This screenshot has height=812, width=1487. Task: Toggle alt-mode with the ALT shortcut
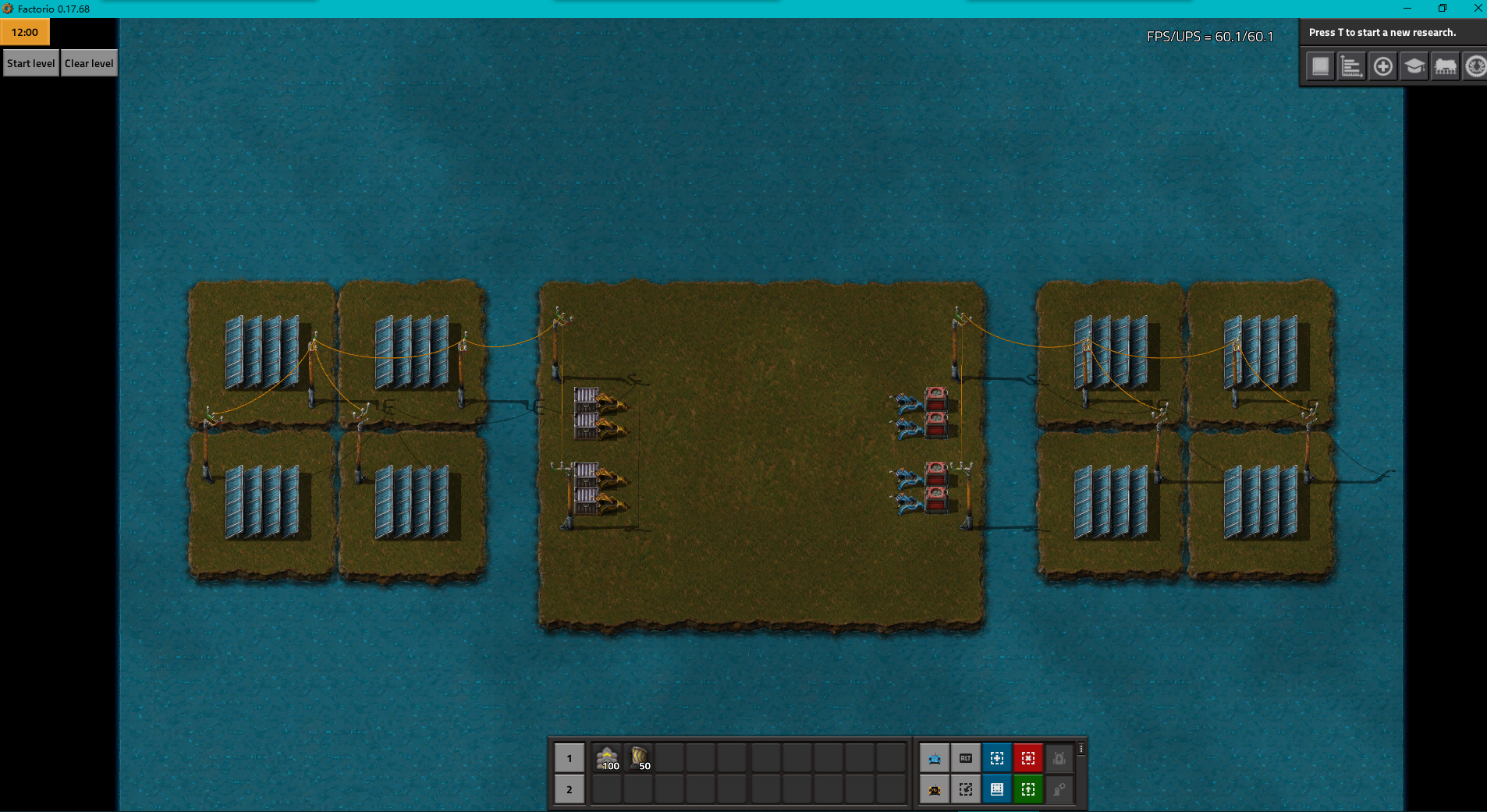pyautogui.click(x=966, y=757)
